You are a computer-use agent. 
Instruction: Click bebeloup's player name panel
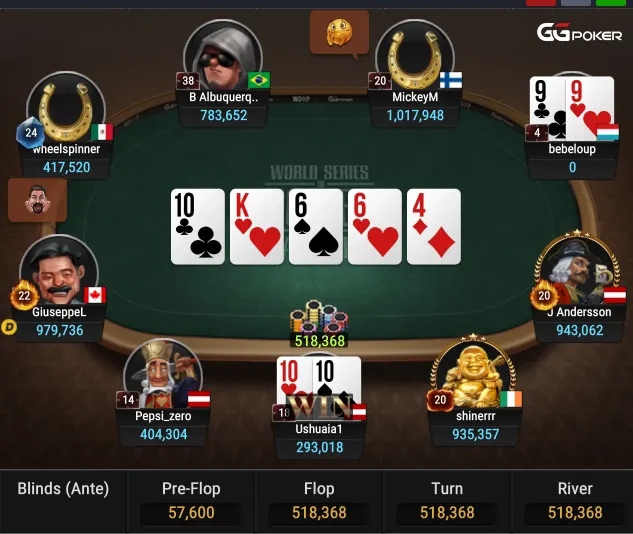click(x=572, y=158)
